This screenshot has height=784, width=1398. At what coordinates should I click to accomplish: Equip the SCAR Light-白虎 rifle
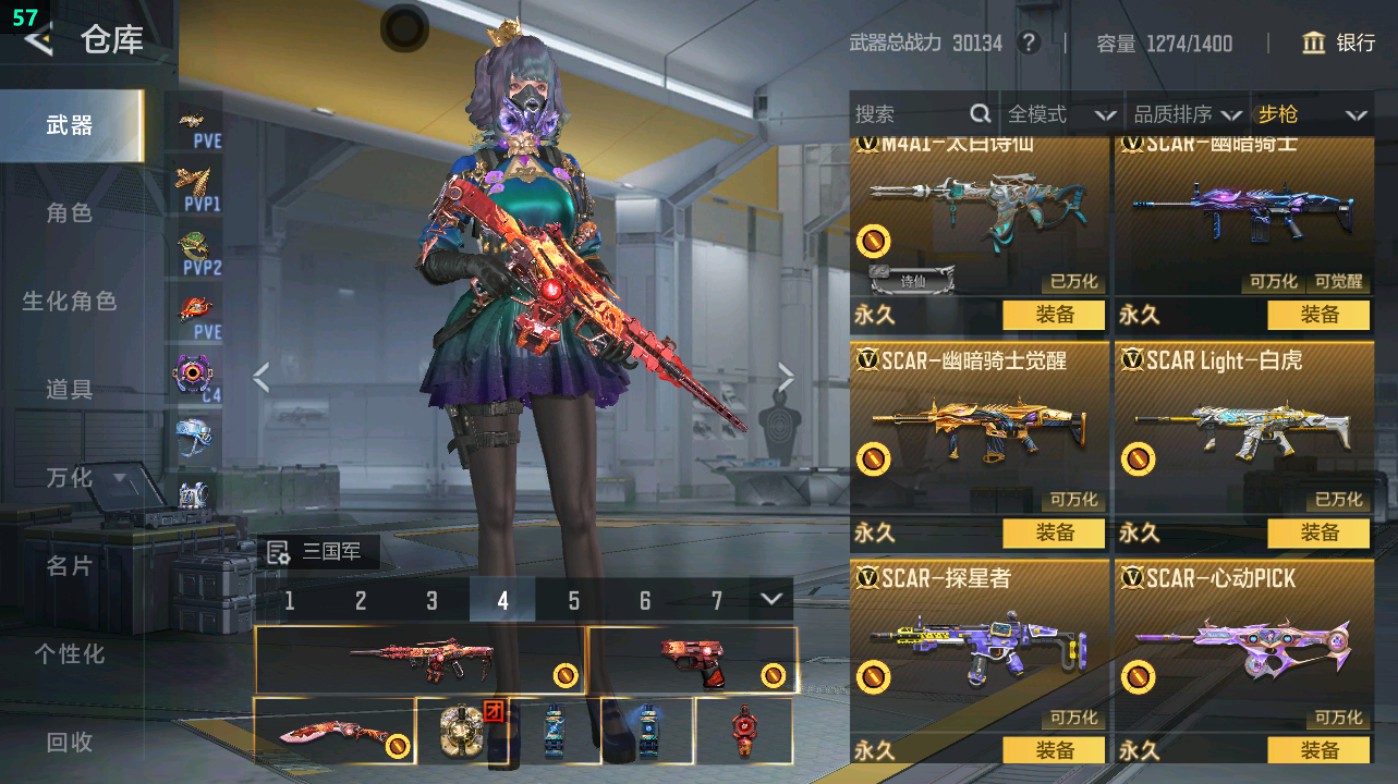1318,532
